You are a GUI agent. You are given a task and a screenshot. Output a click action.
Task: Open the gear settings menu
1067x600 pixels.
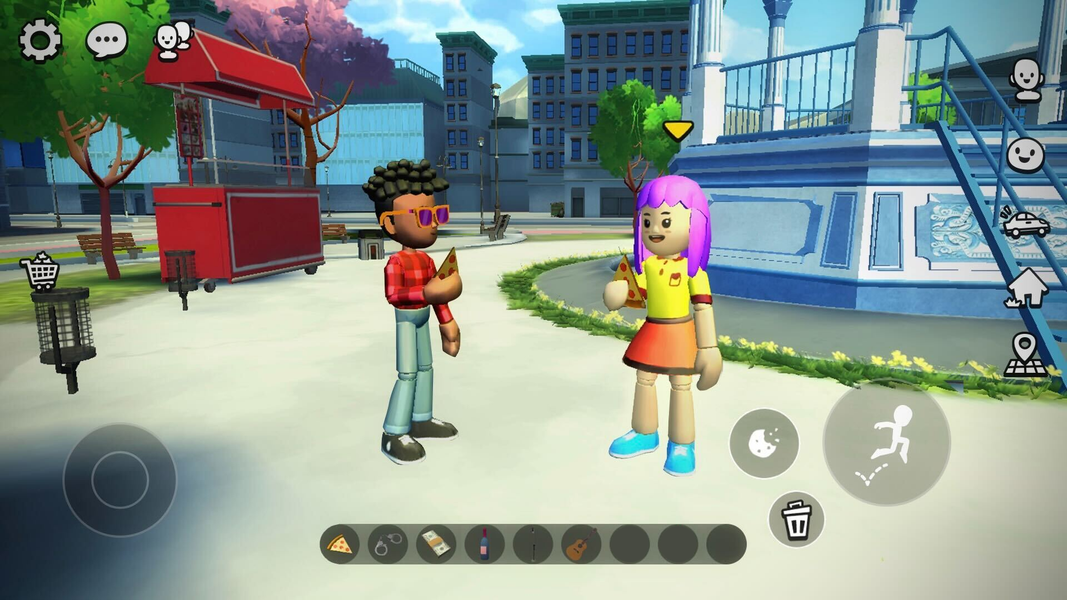41,41
